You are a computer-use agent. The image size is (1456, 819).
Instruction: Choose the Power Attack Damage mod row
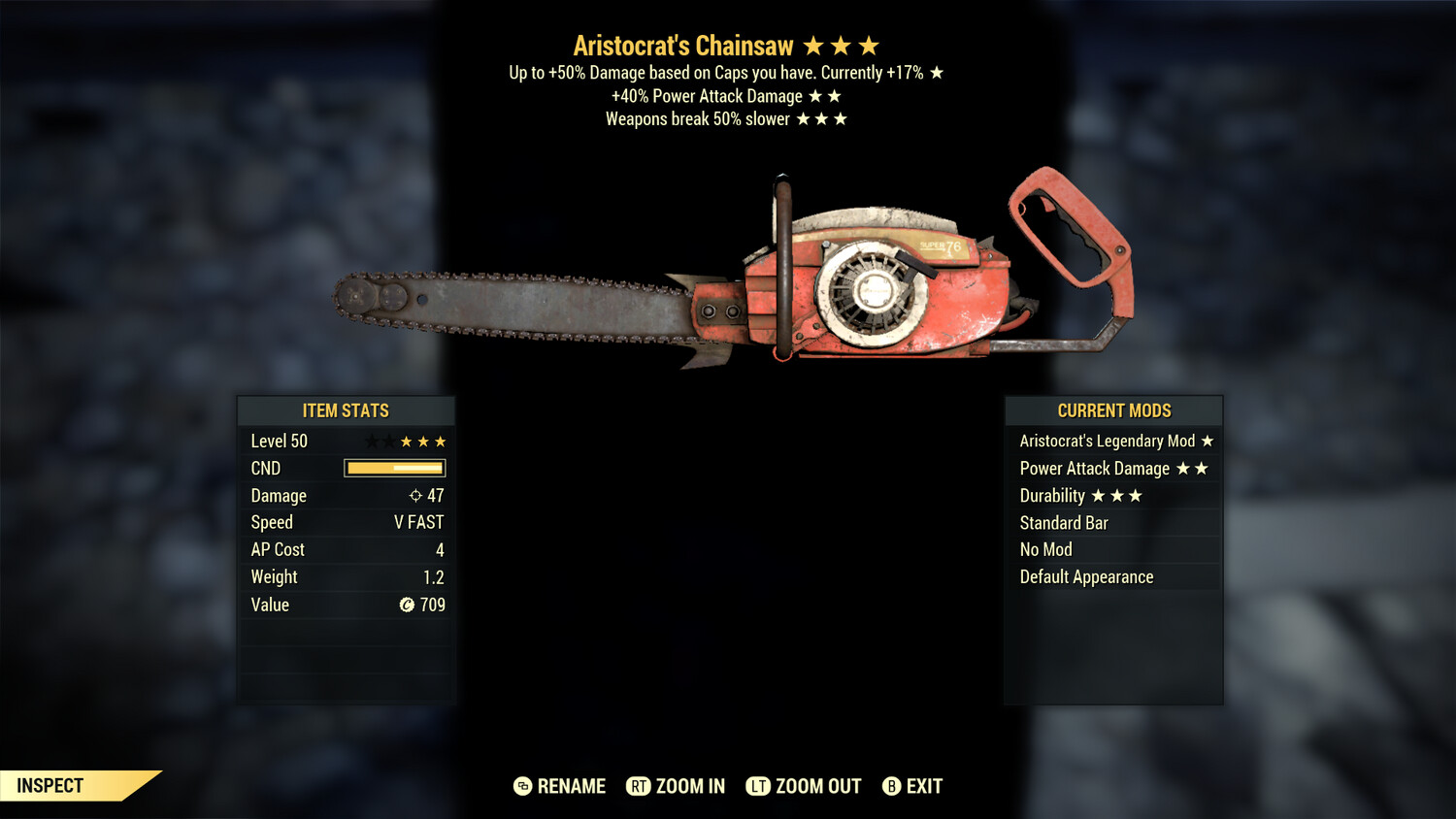(1113, 469)
